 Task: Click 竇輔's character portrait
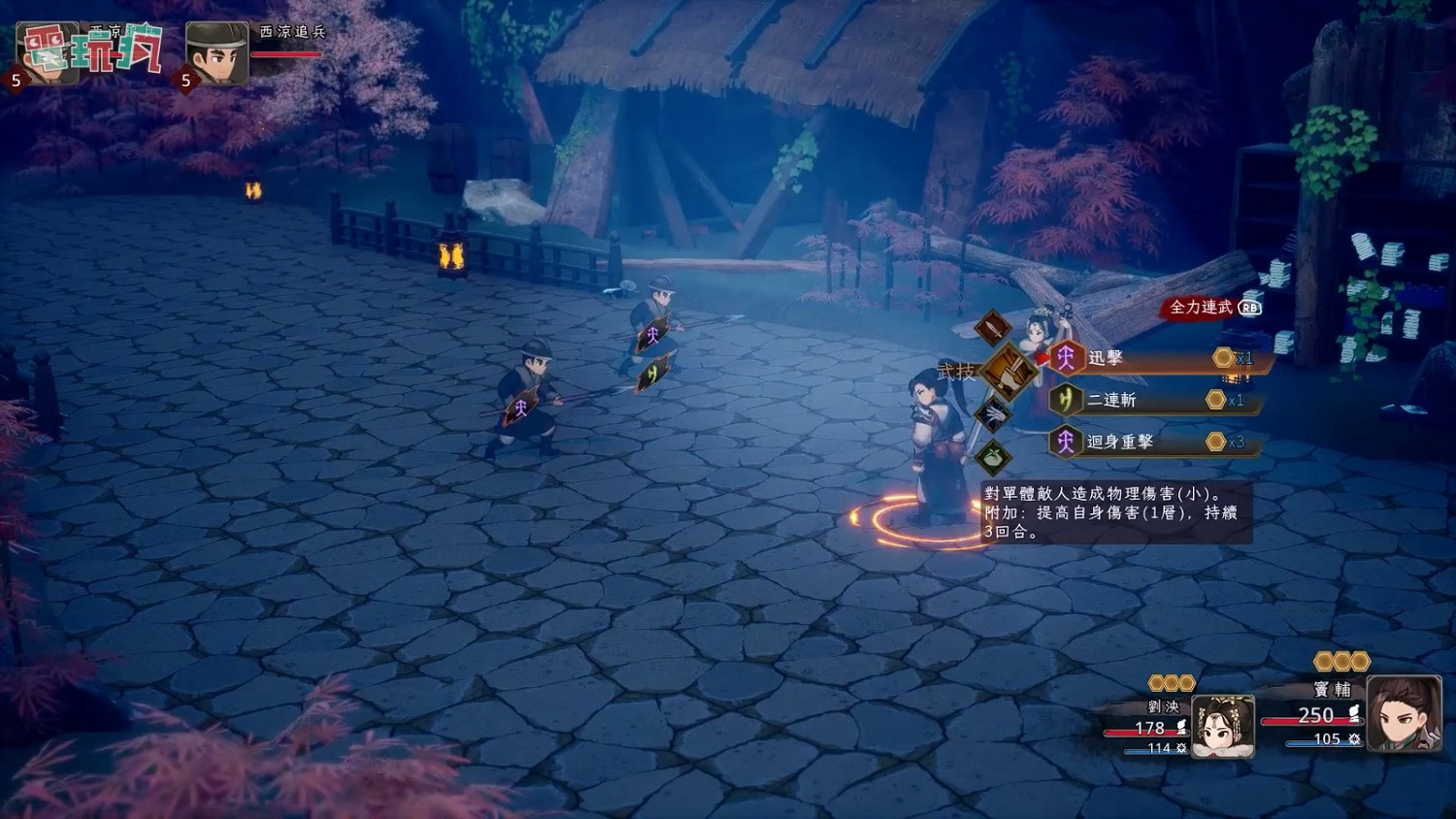[1405, 713]
